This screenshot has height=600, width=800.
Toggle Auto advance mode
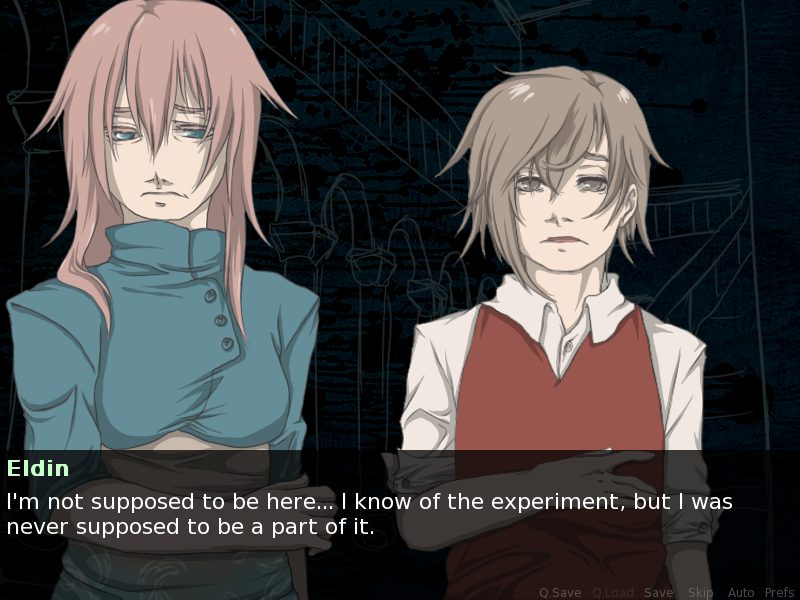741,593
